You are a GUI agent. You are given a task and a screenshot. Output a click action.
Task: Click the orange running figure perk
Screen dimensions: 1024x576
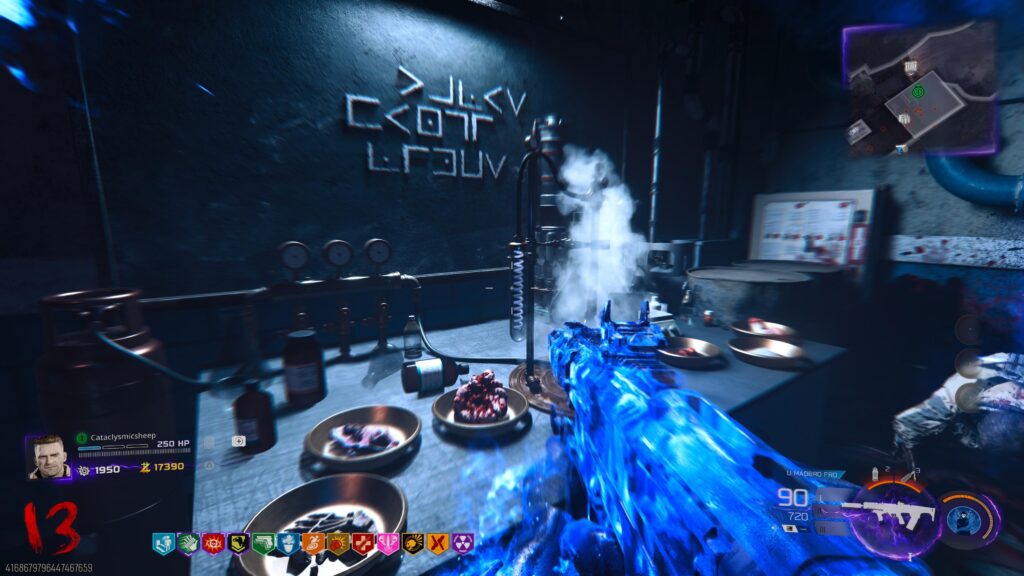coord(312,543)
